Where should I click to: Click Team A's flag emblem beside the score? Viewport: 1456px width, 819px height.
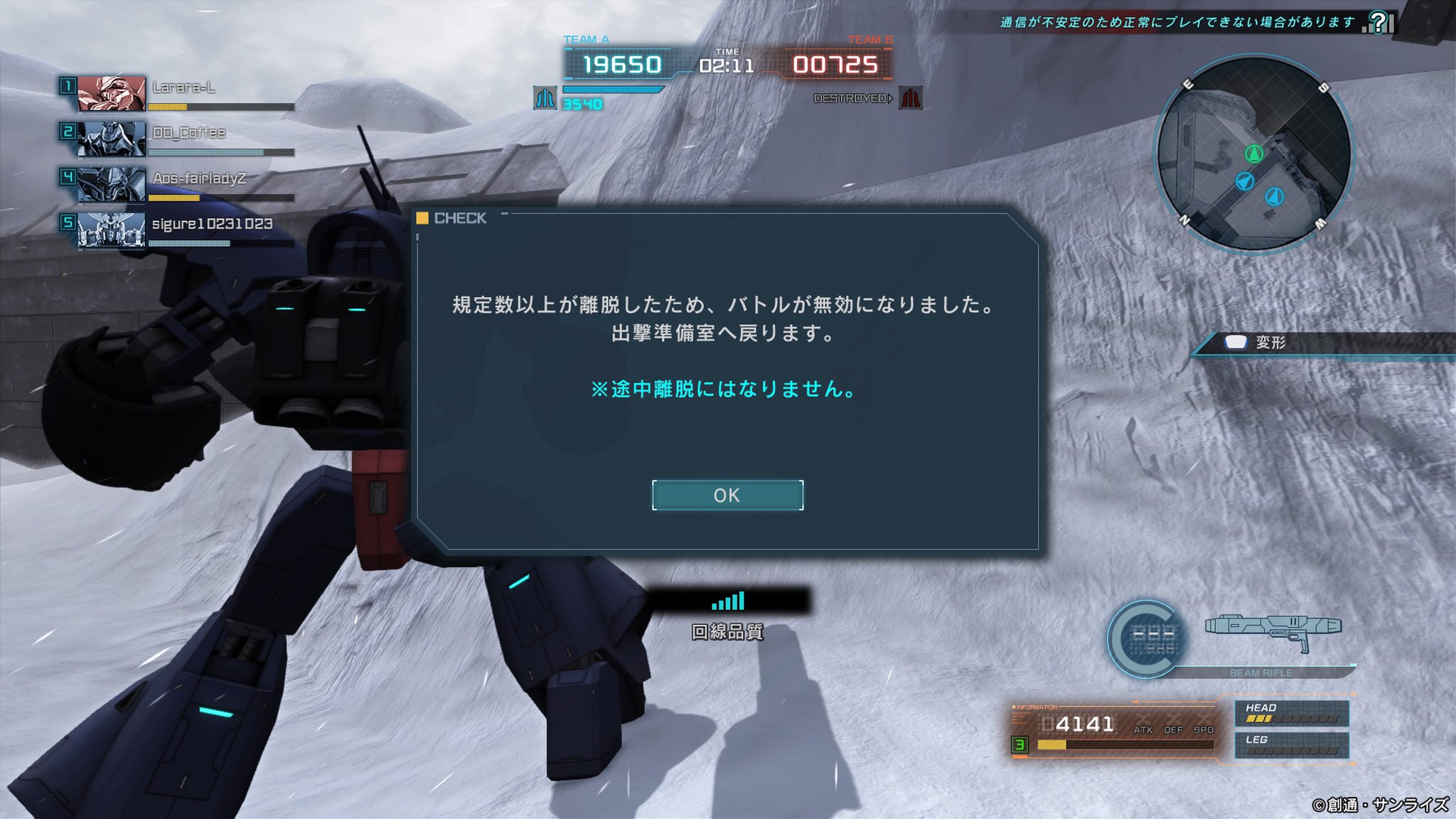tap(547, 100)
